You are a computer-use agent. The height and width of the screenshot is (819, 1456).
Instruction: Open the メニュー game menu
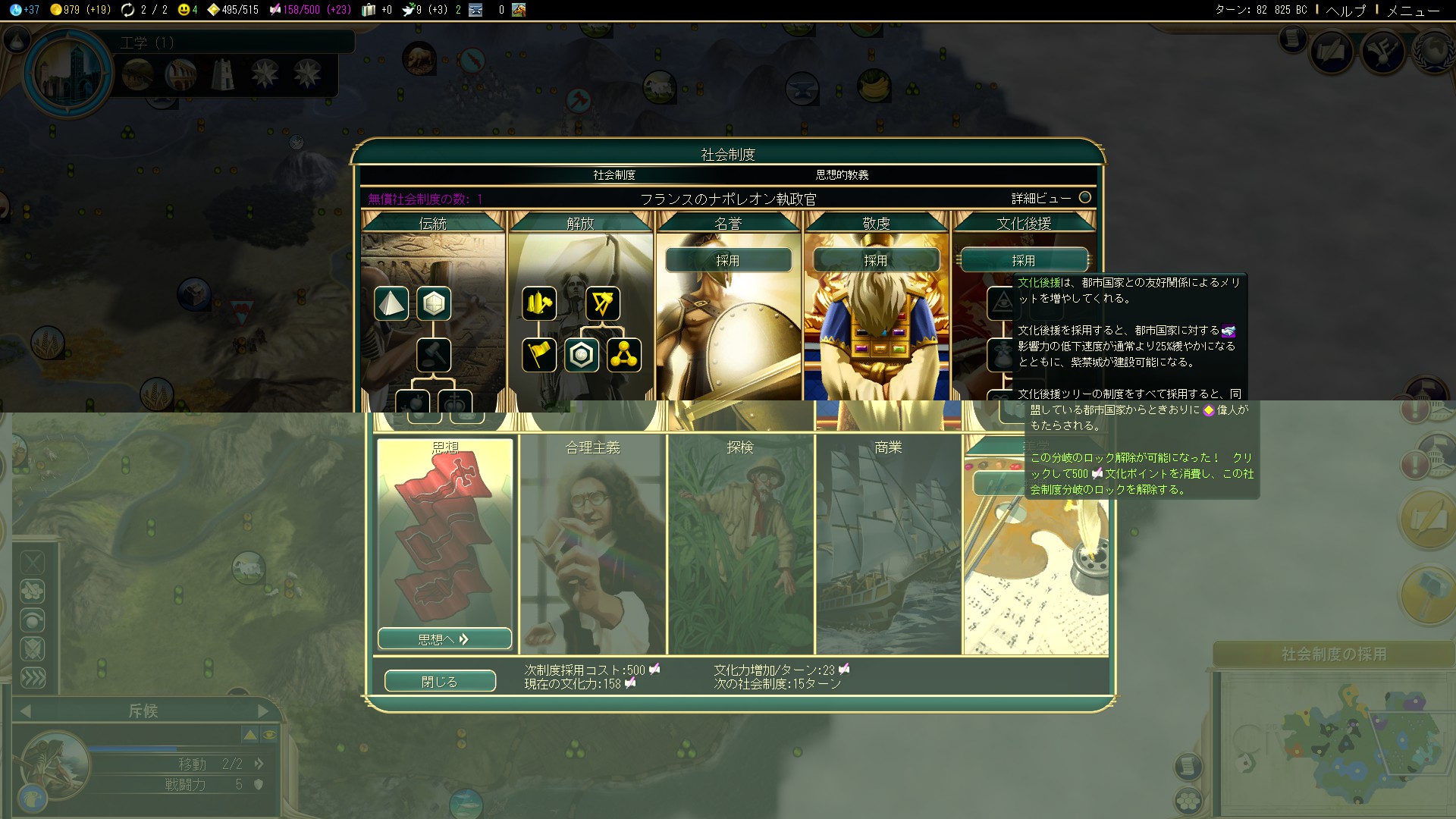pos(1413,11)
